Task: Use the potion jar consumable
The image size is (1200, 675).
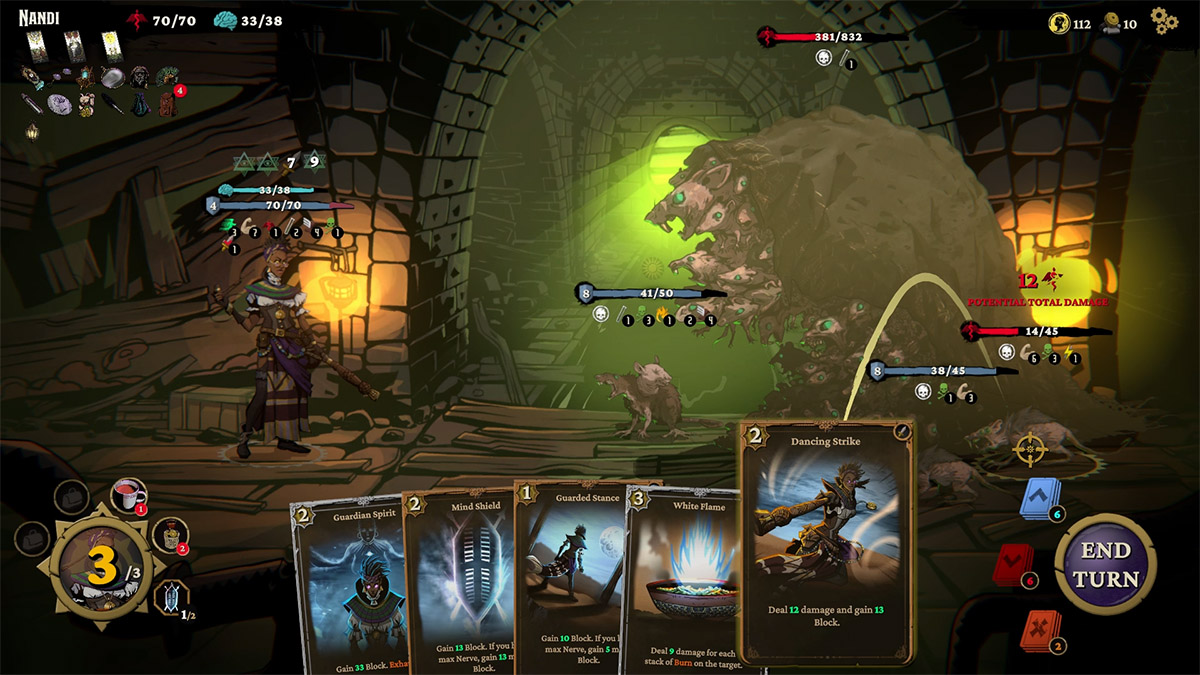Action: pyautogui.click(x=173, y=535)
